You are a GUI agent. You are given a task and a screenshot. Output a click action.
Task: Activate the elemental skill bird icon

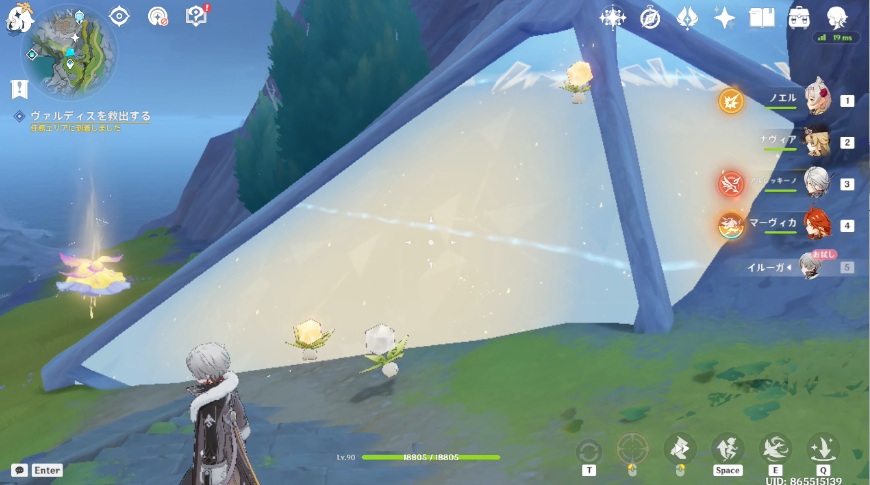pos(775,448)
